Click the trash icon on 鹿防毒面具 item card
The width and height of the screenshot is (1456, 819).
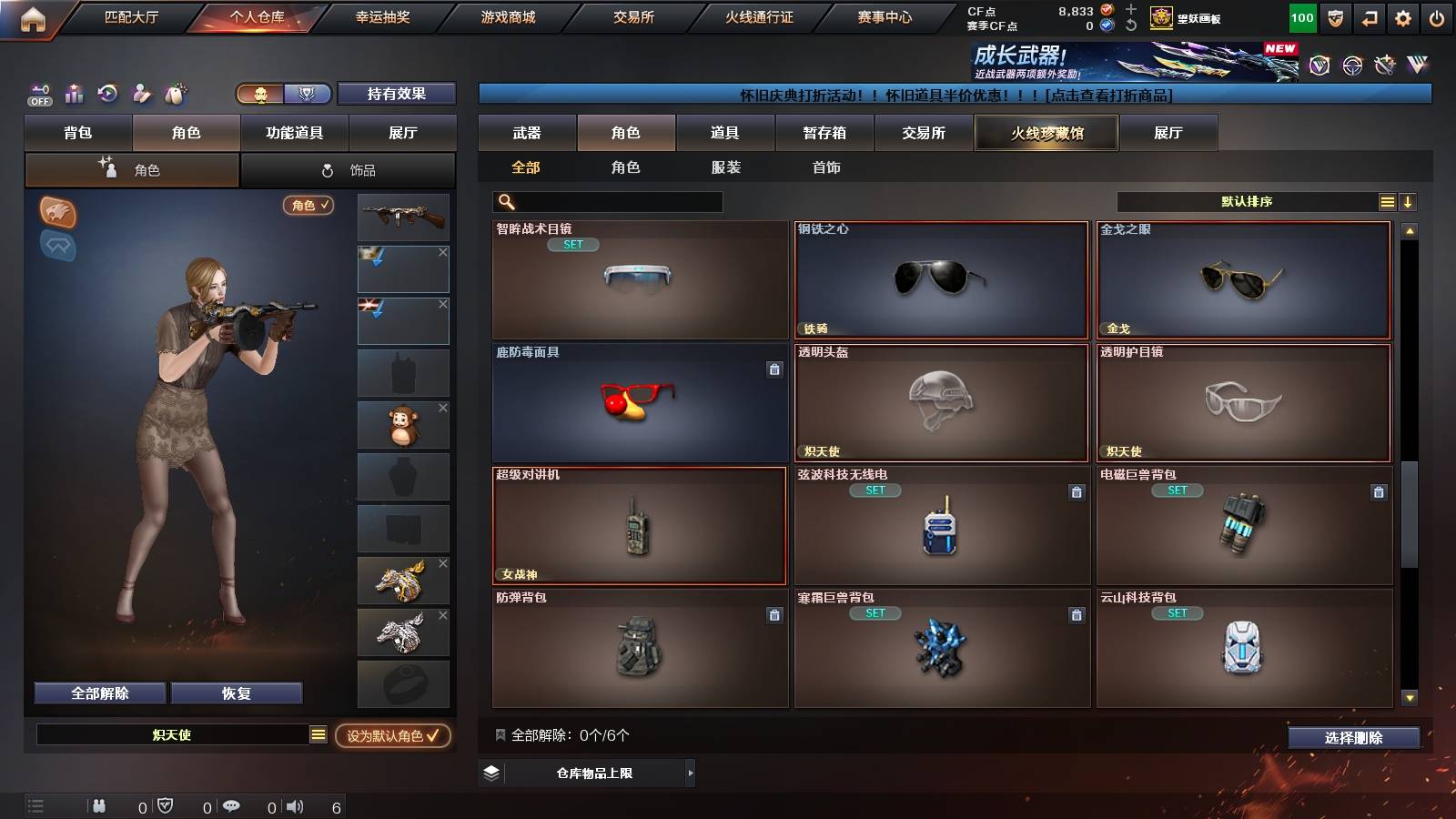point(773,368)
